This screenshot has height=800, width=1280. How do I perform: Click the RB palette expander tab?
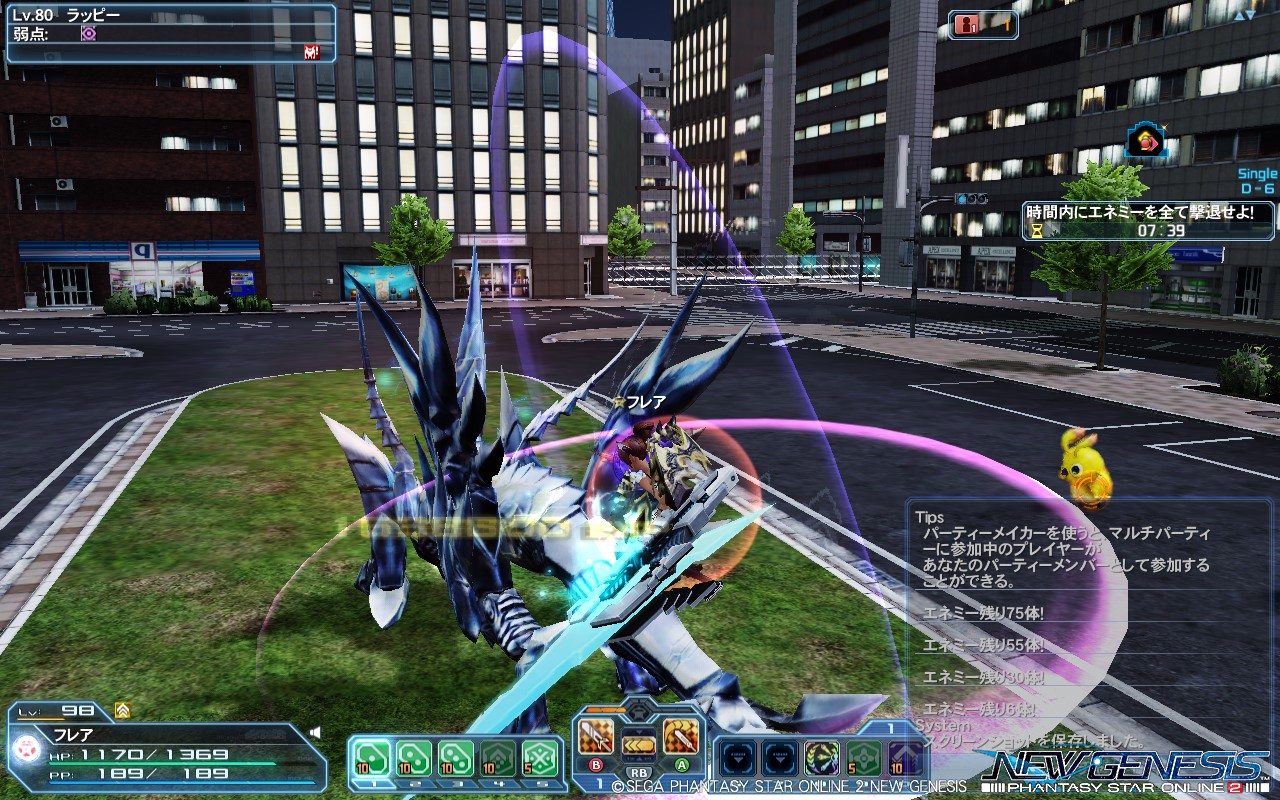[x=638, y=770]
